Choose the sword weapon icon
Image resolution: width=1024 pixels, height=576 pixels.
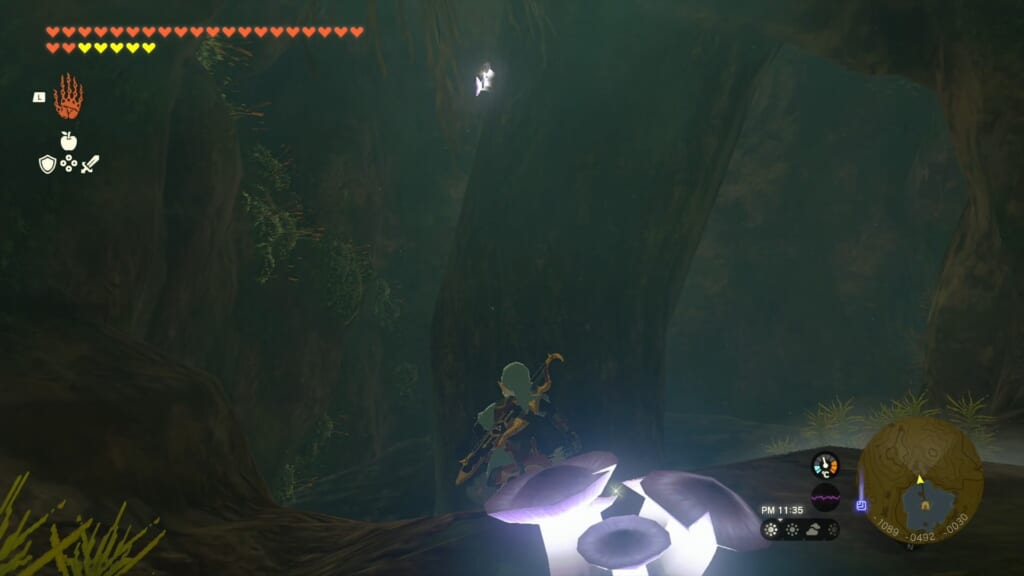(90, 164)
